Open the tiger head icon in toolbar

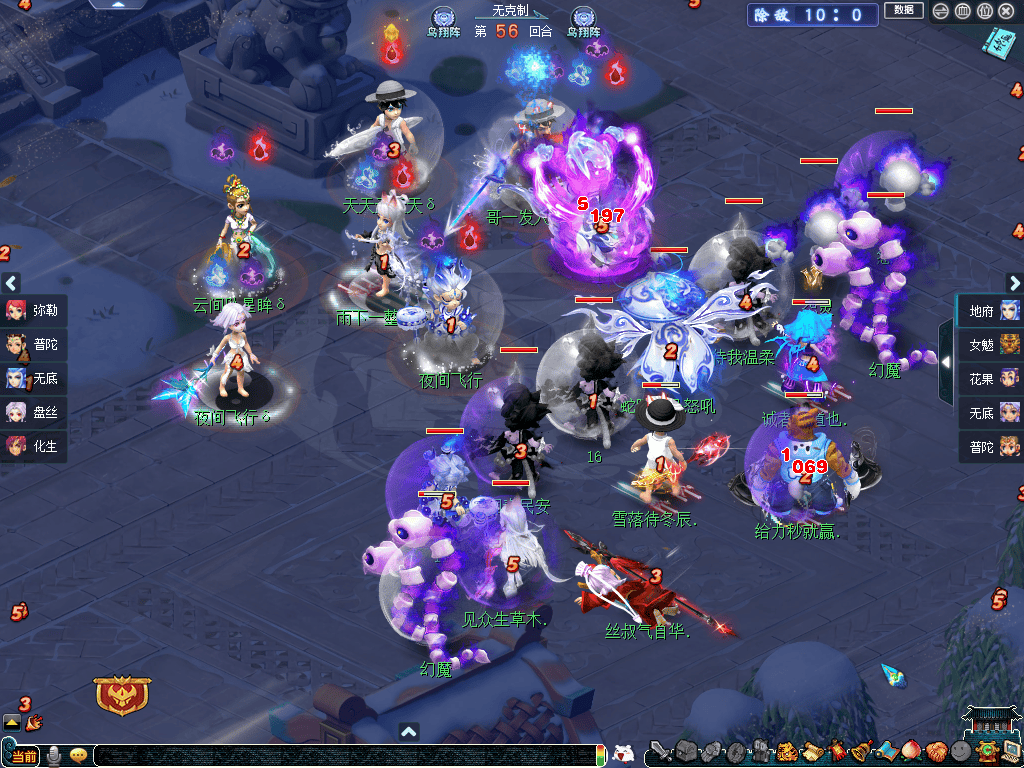(786, 751)
